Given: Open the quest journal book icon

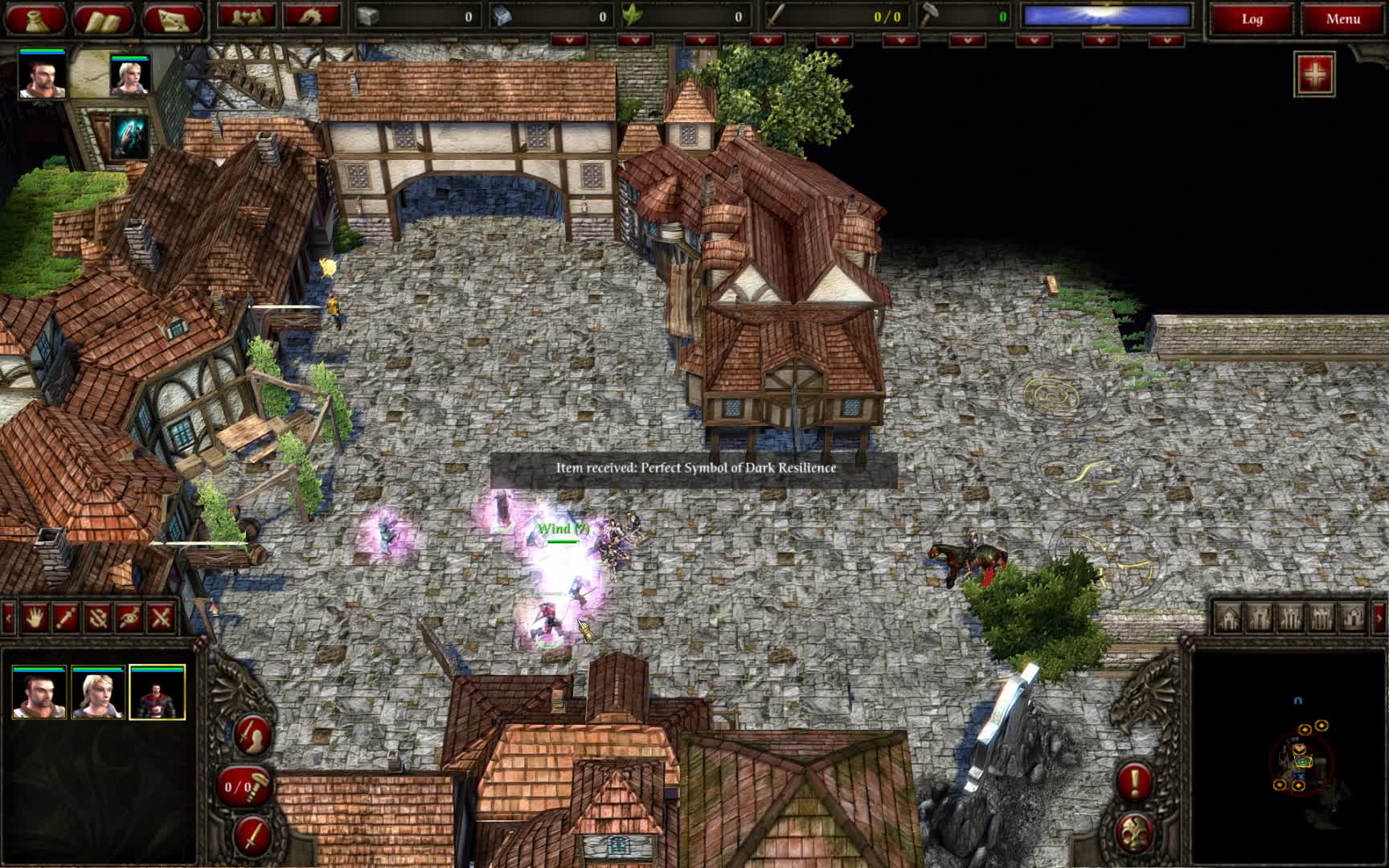Looking at the screenshot, I should point(104,16).
